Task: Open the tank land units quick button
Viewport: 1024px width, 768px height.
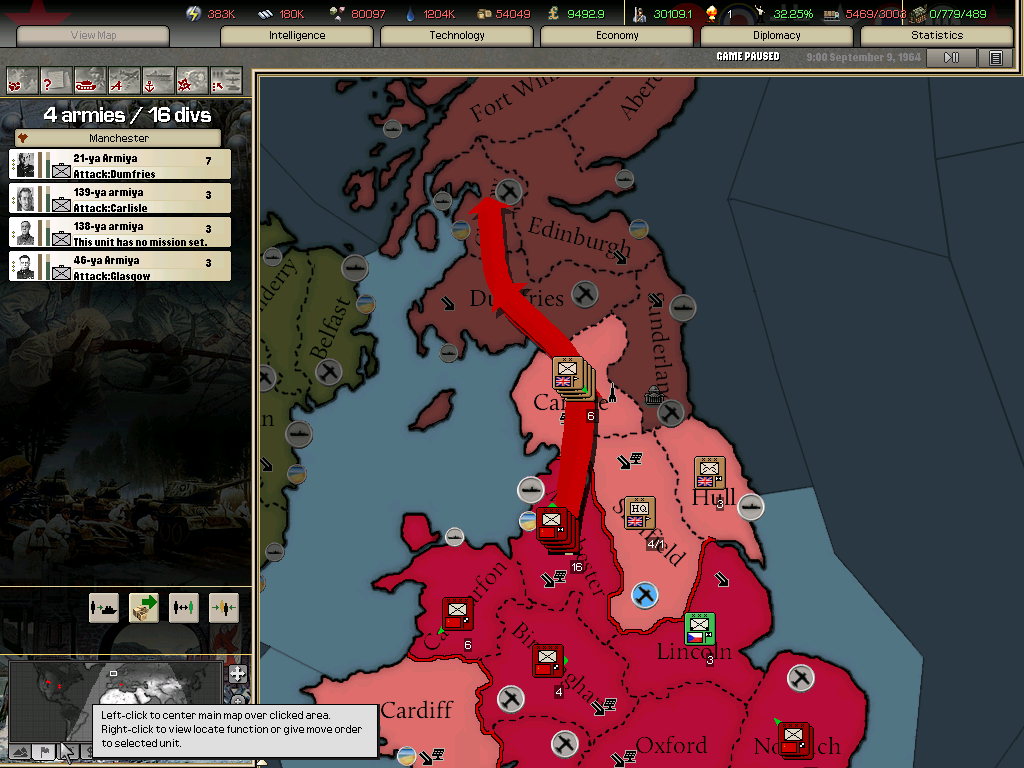Action: 90,80
